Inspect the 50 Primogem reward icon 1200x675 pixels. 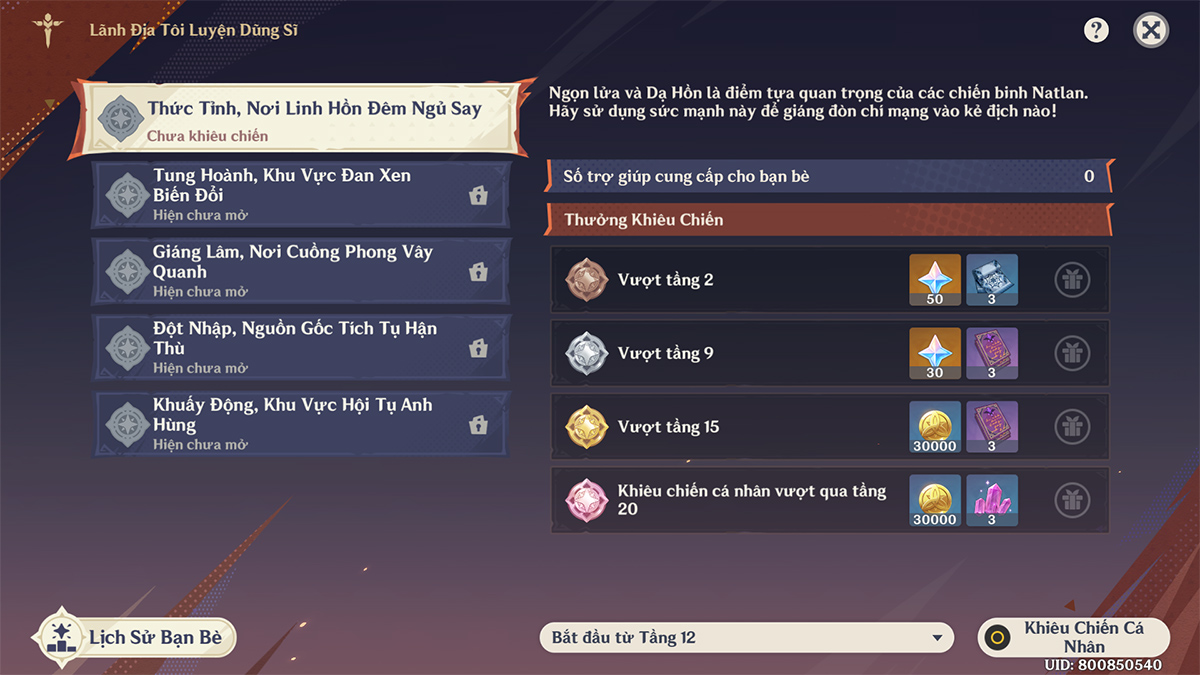click(x=935, y=280)
